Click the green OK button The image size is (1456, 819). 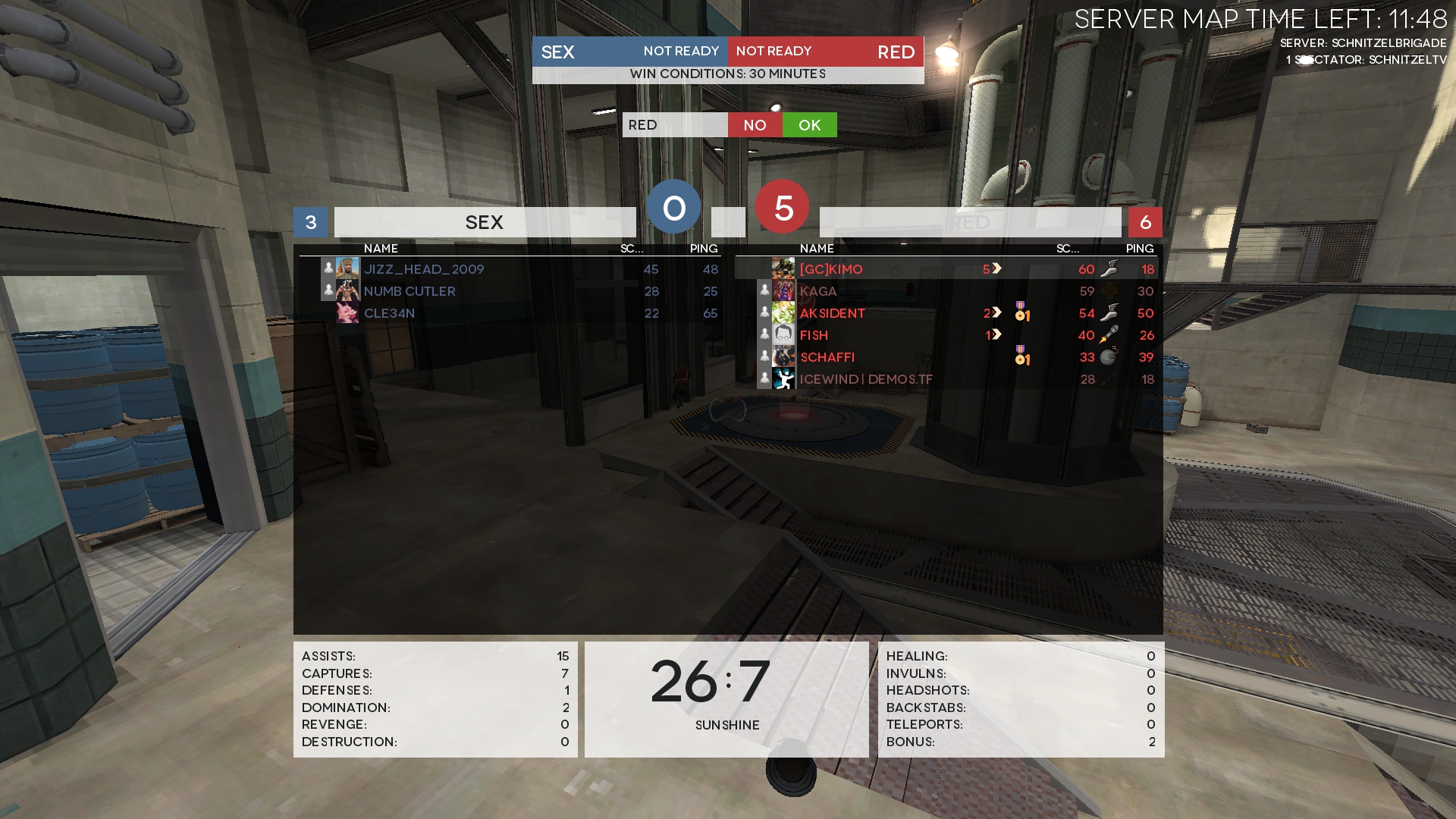tap(809, 125)
